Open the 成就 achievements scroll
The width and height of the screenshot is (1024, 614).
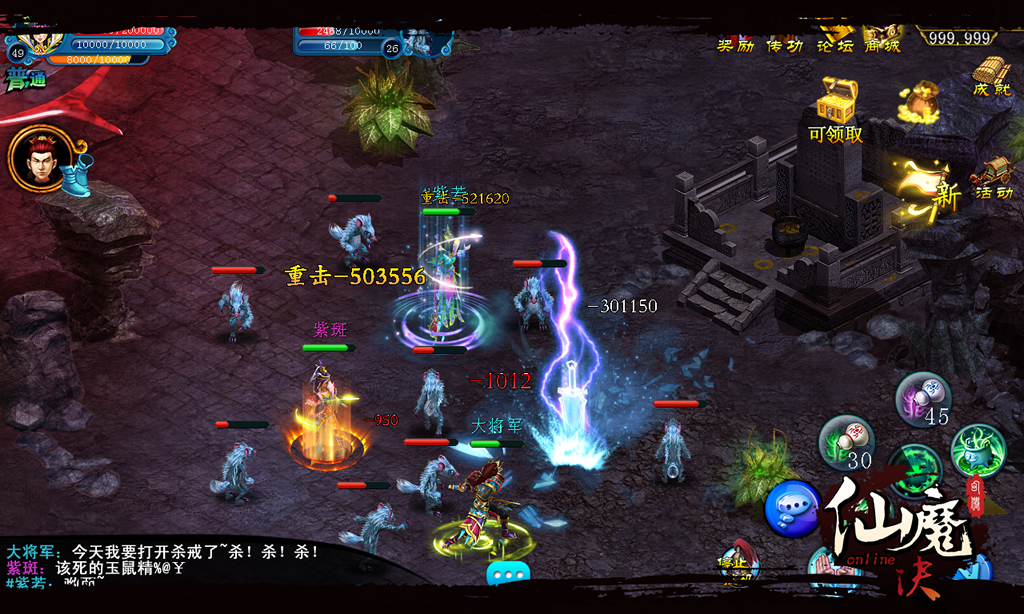pos(992,75)
